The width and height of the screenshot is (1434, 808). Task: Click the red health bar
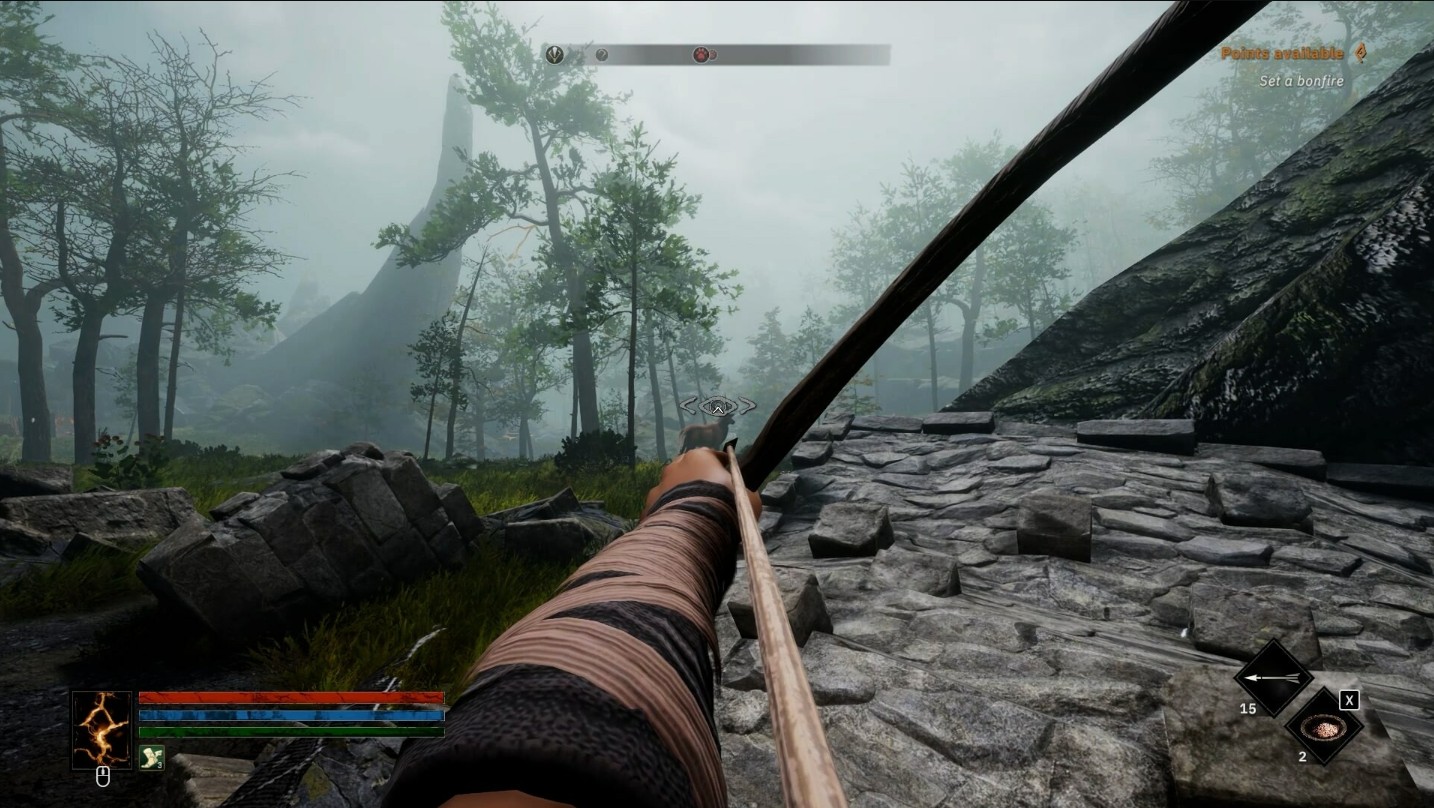pos(290,696)
